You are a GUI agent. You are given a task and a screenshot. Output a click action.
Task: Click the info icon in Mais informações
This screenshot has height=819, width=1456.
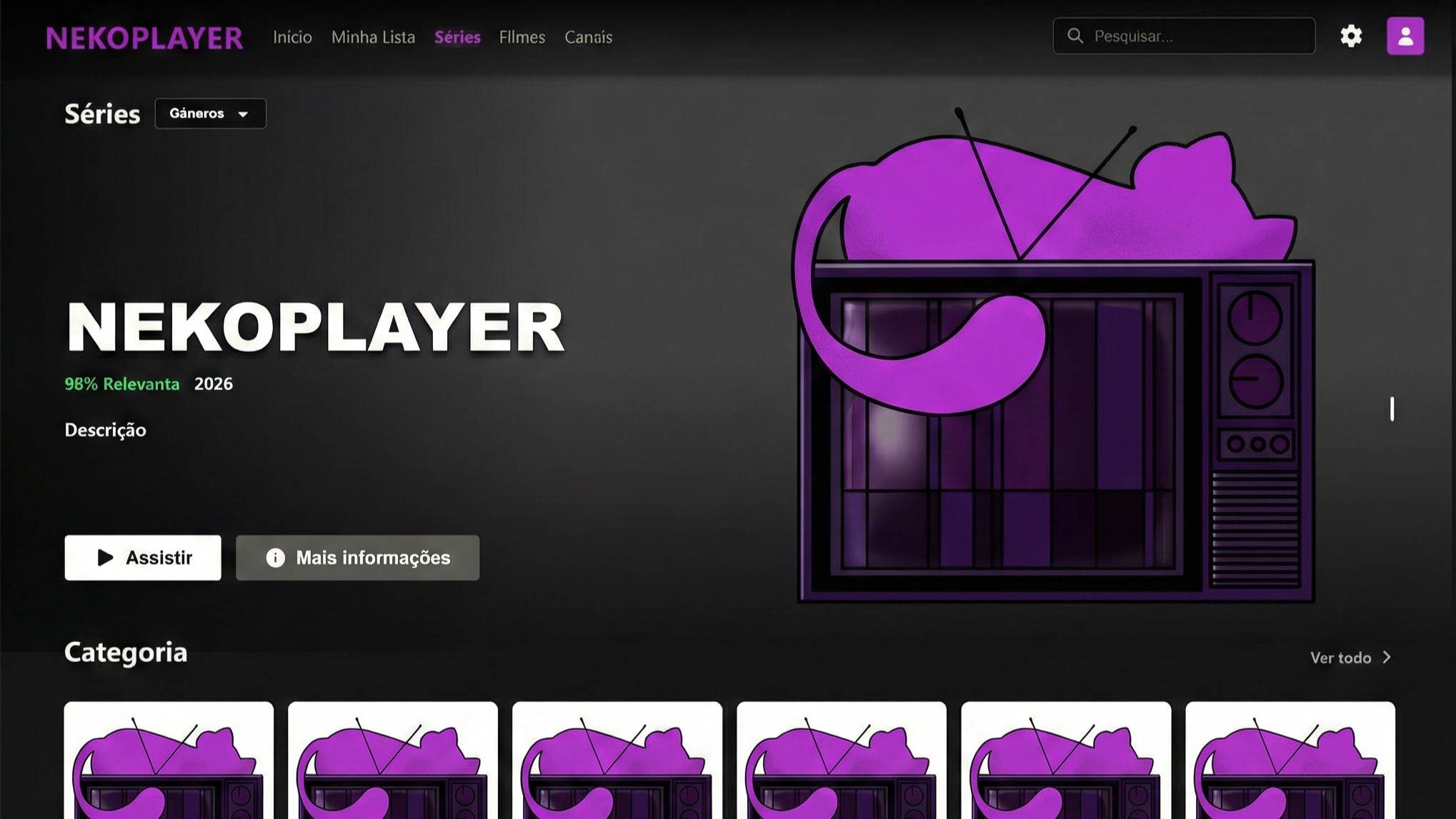click(276, 558)
